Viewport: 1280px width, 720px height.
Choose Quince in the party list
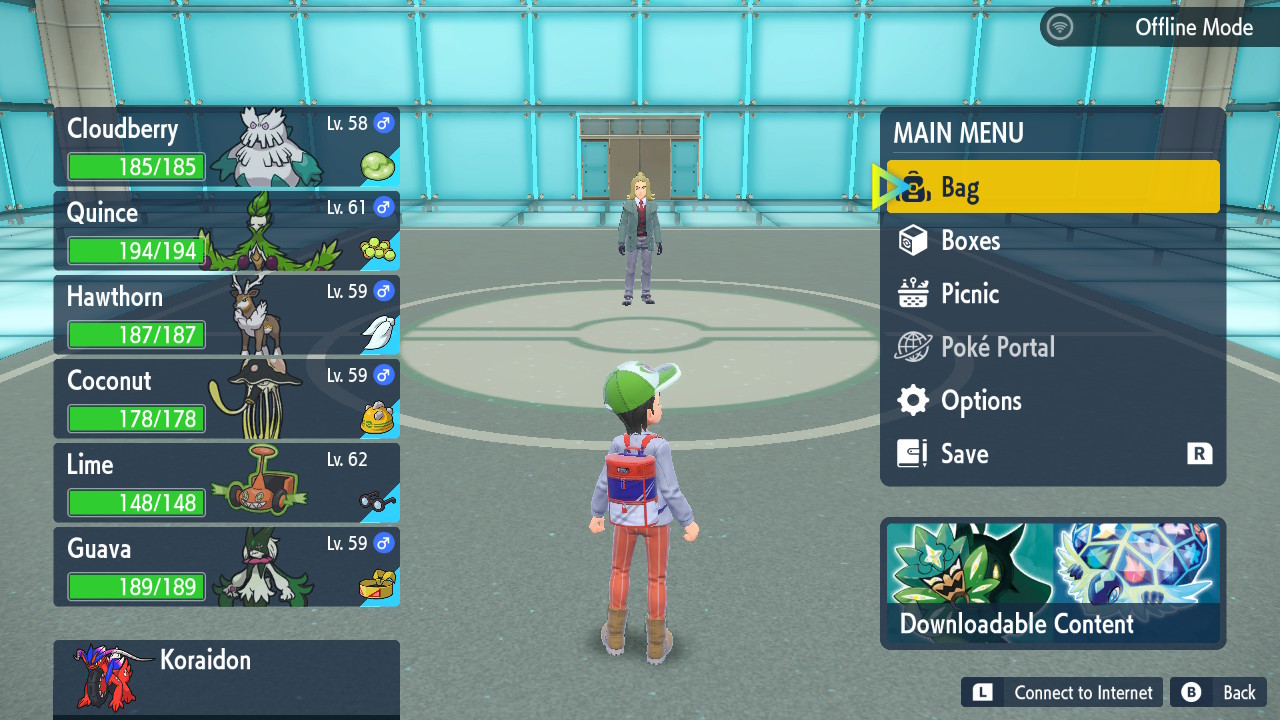[x=226, y=231]
